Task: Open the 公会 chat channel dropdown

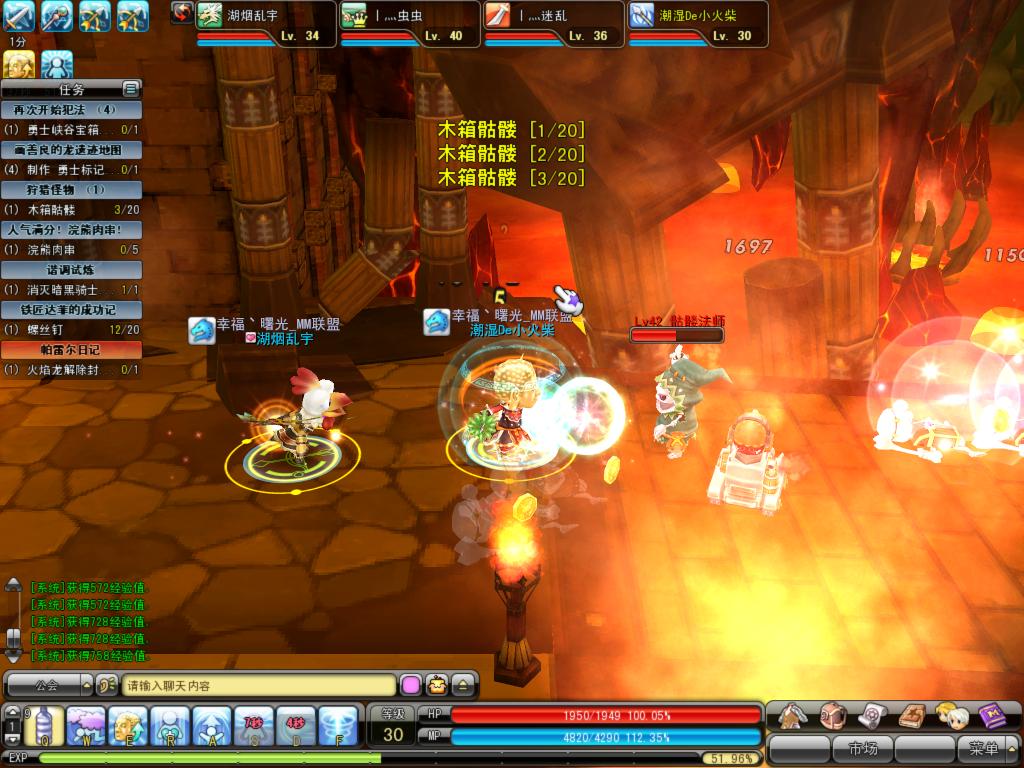Action: point(47,686)
